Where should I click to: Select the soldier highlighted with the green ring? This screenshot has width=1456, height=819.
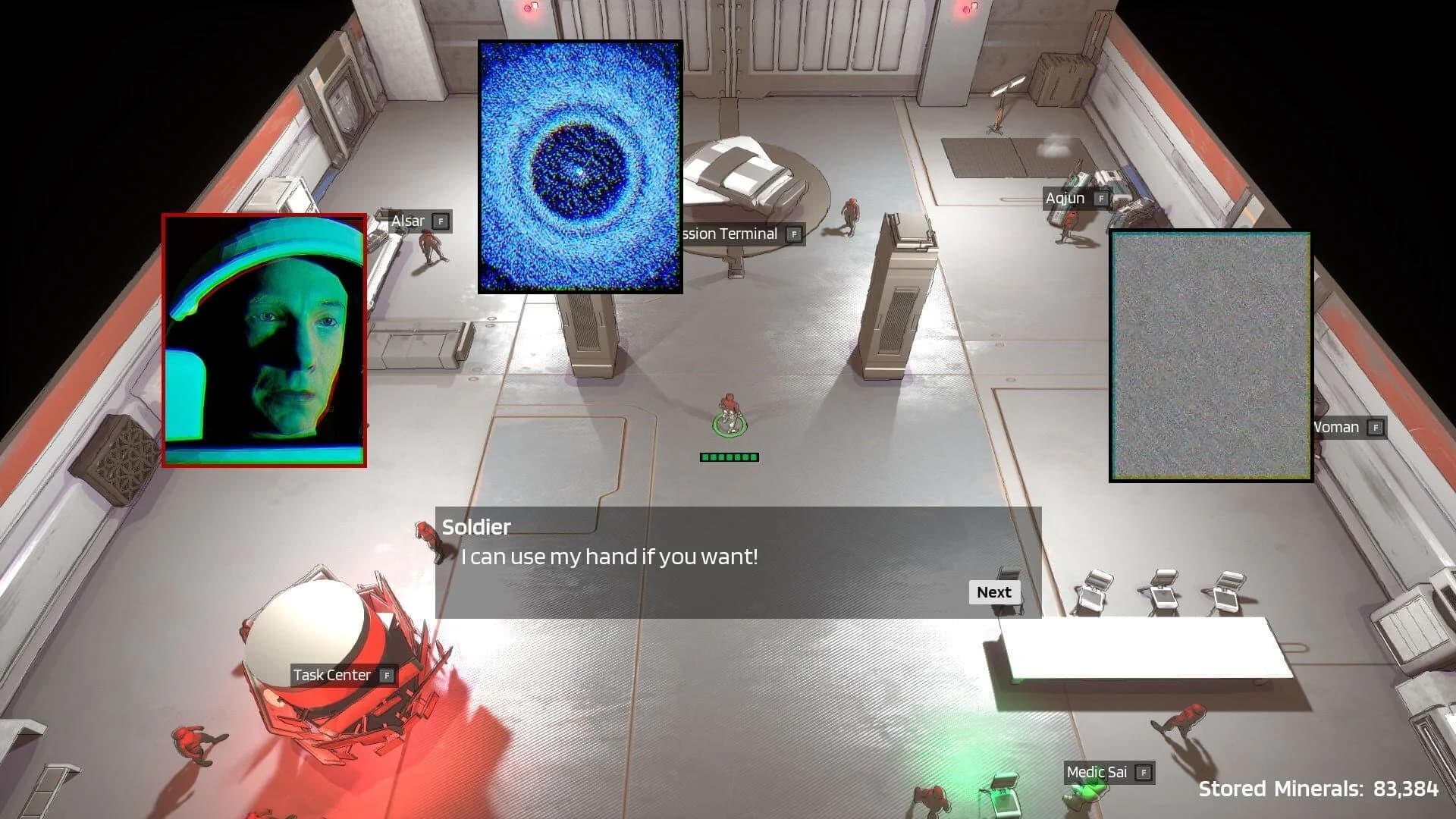(728, 417)
